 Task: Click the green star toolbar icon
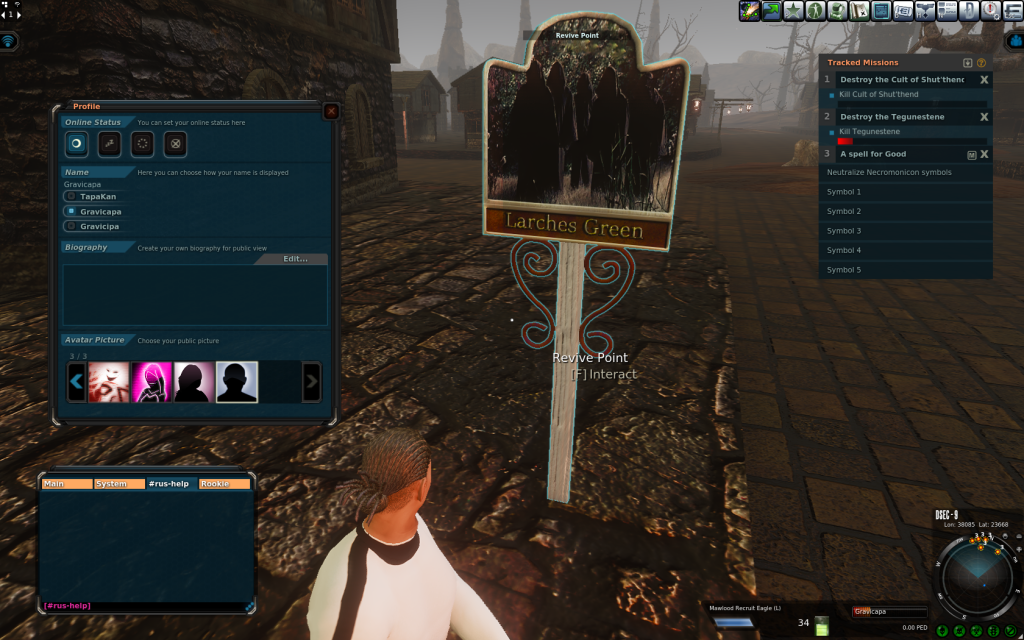point(793,11)
